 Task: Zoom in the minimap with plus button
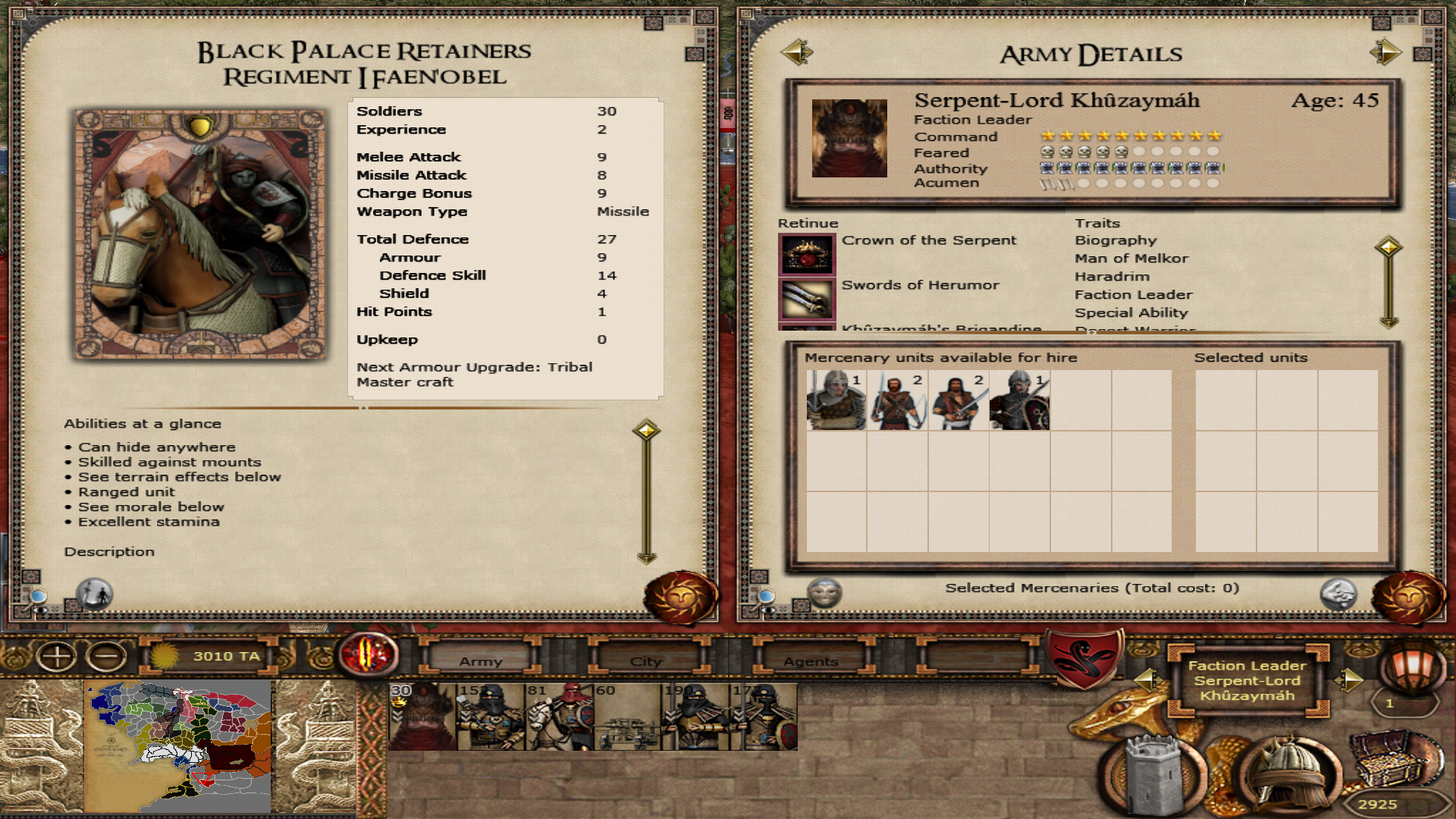(x=57, y=656)
